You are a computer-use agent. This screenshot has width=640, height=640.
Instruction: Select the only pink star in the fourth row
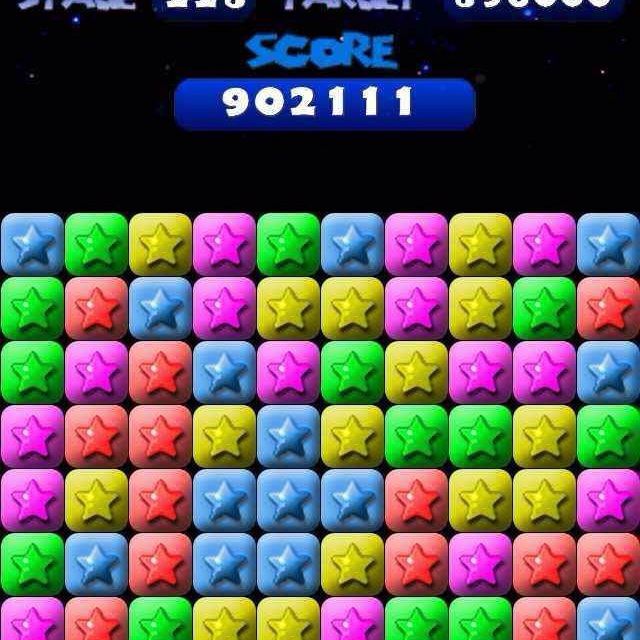coord(32,437)
